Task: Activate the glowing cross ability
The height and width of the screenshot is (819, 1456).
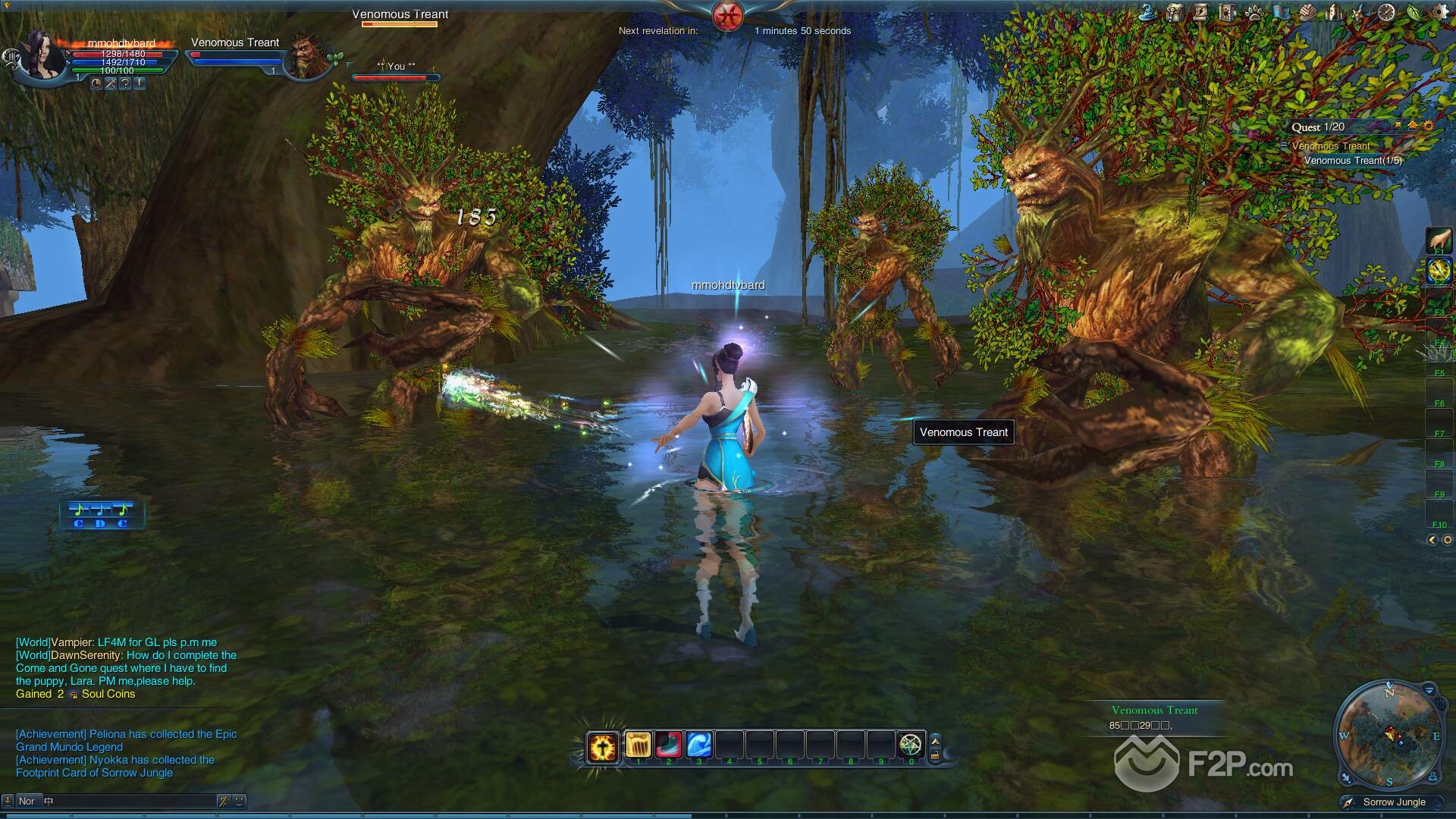Action: (x=603, y=746)
